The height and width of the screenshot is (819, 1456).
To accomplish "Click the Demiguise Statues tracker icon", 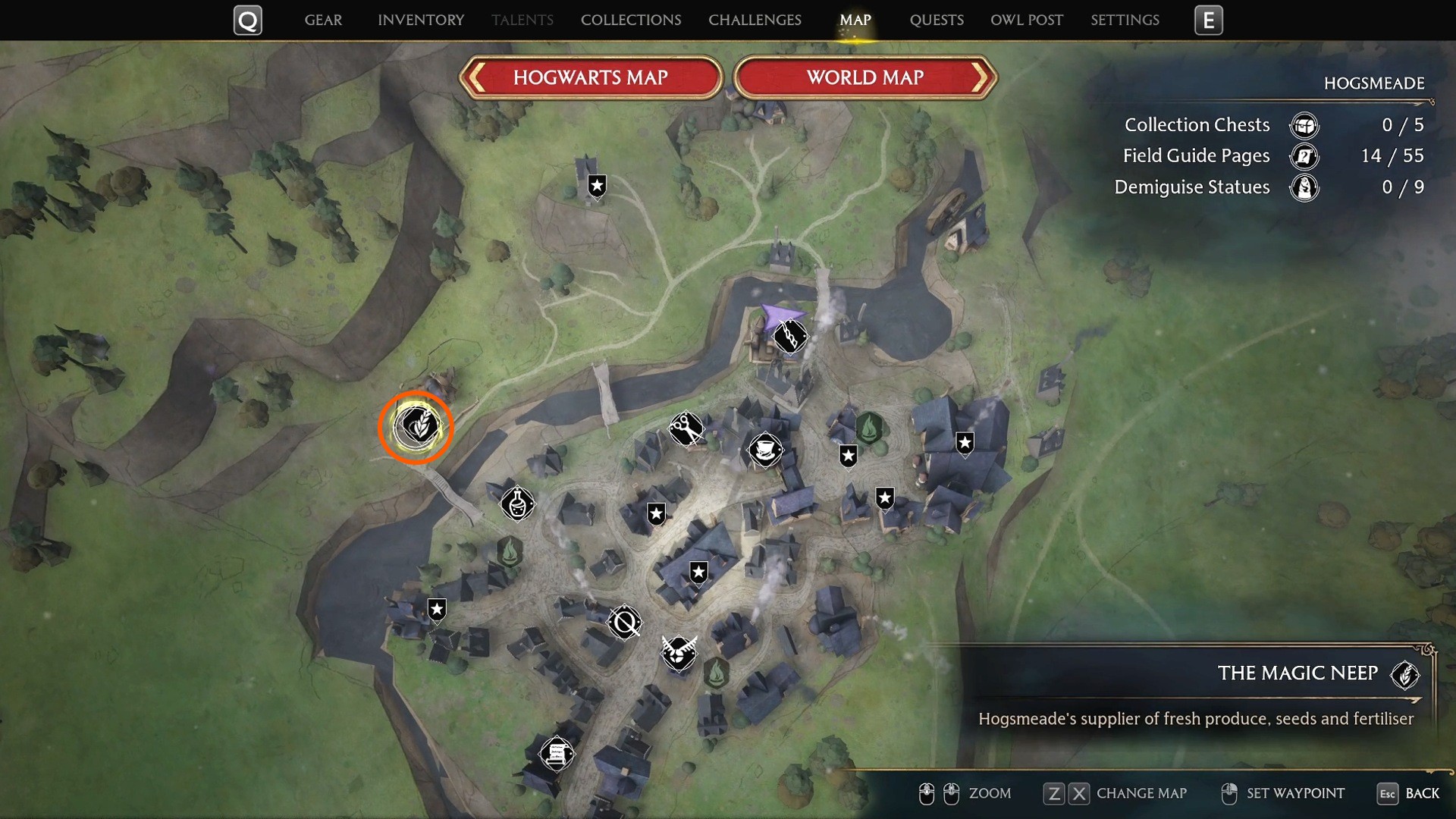I will 1304,187.
